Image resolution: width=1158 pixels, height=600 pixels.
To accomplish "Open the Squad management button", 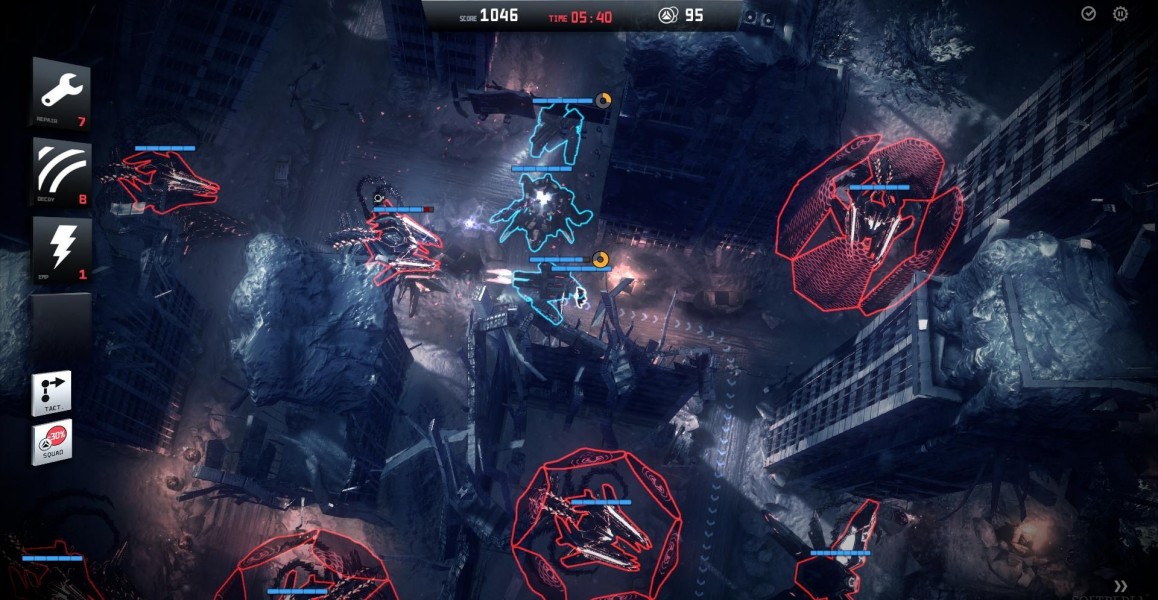I will [x=52, y=442].
